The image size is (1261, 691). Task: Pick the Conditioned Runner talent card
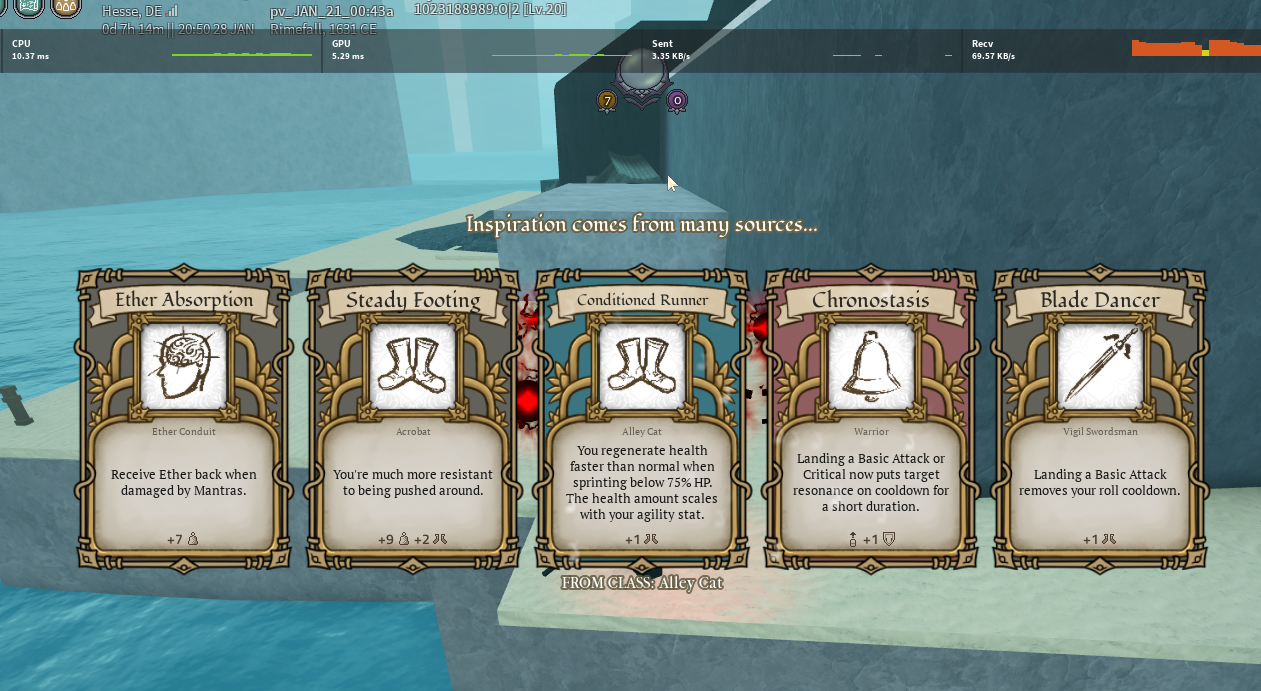point(642,417)
